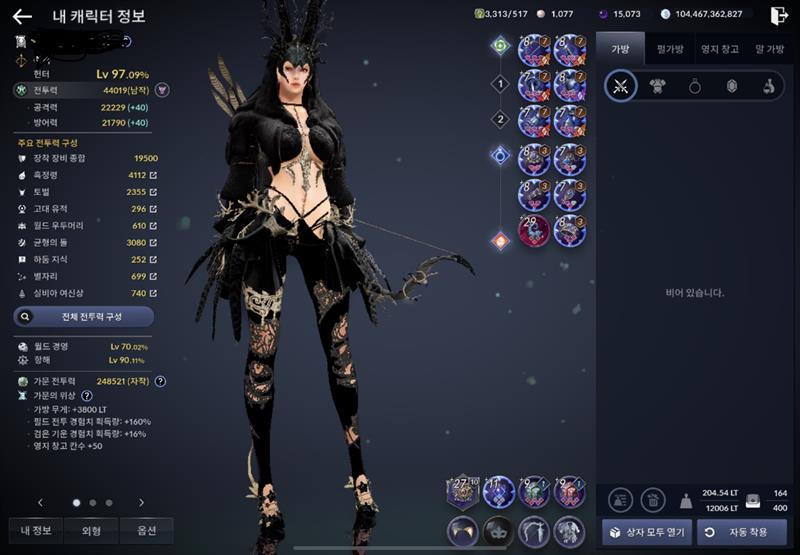The image size is (800, 555).
Task: Filter the bag by the armor category
Action: click(x=658, y=86)
